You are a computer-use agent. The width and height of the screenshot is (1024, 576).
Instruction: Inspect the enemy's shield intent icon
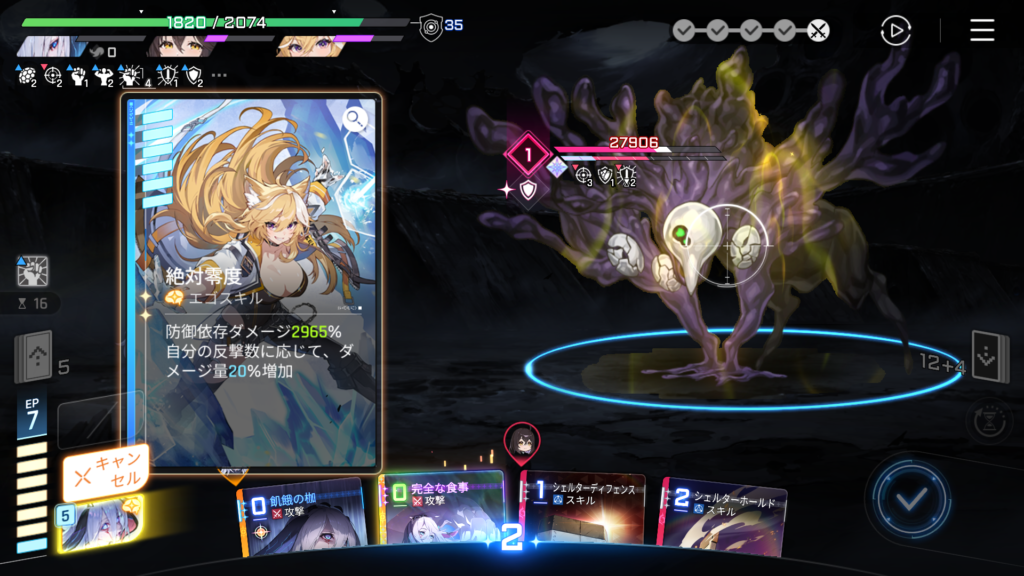point(528,189)
